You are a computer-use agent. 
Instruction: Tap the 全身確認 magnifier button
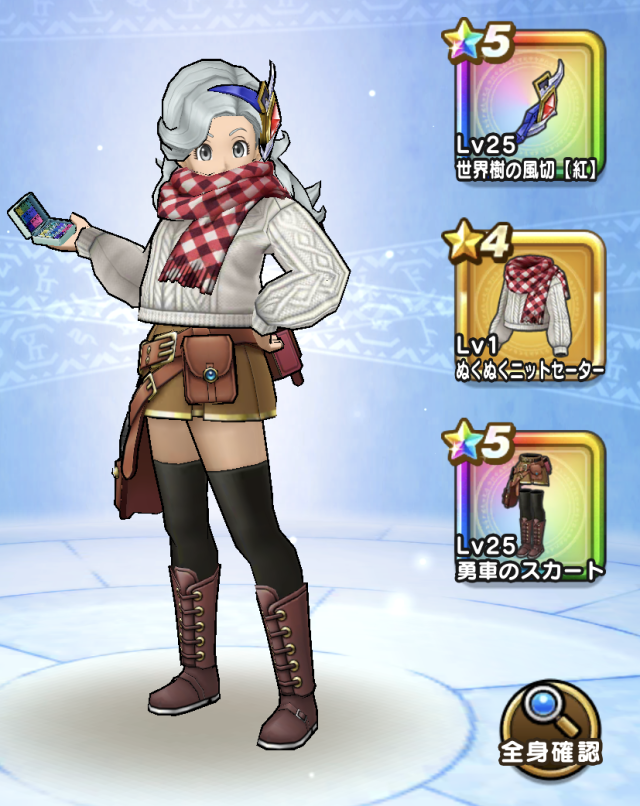click(550, 728)
